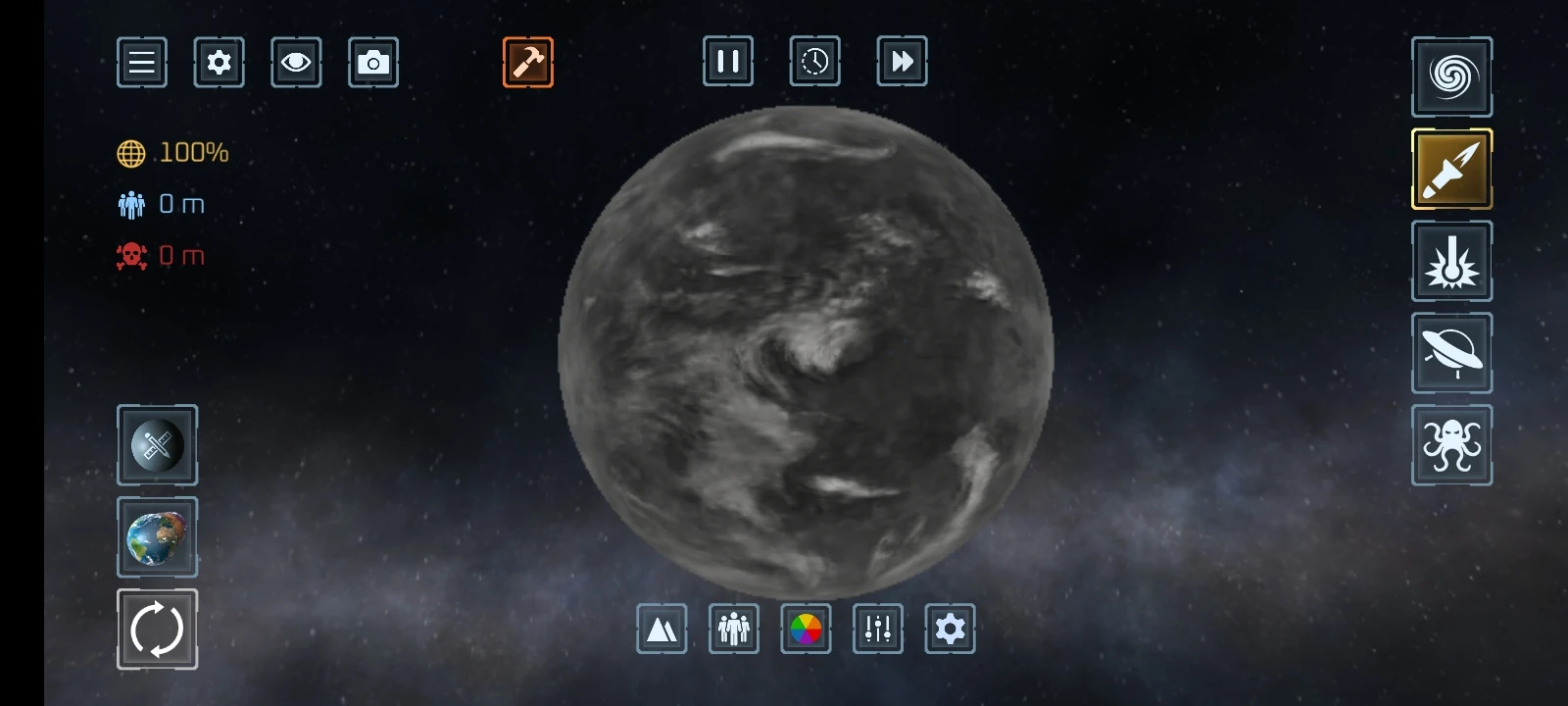Open the black hole weapon category
1568x706 pixels.
[x=1451, y=76]
